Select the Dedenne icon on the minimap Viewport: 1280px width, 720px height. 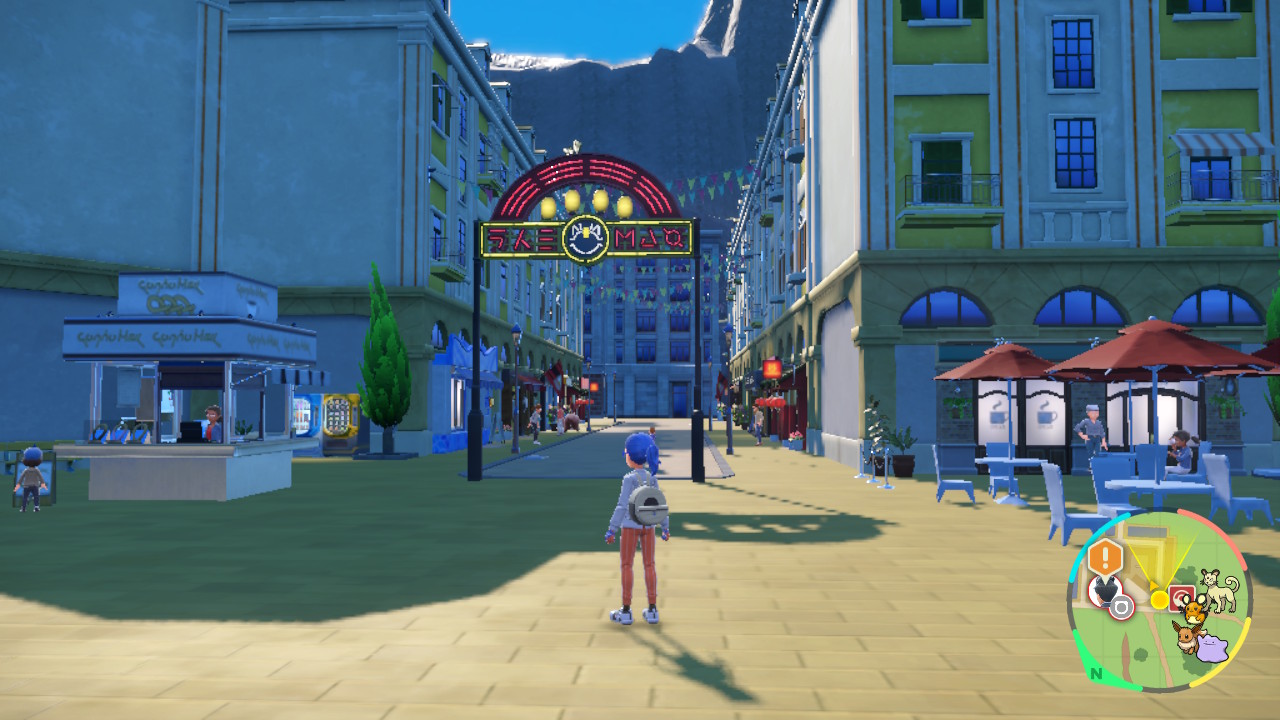coord(1193,607)
